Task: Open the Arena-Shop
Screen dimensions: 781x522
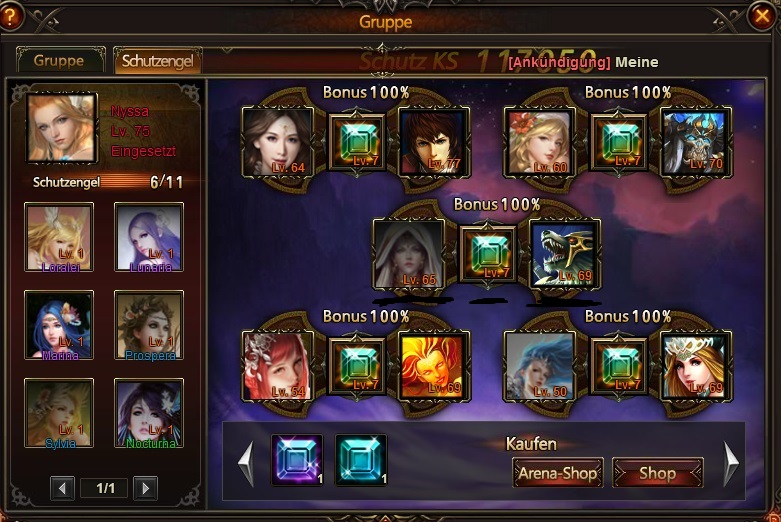Action: pyautogui.click(x=558, y=473)
